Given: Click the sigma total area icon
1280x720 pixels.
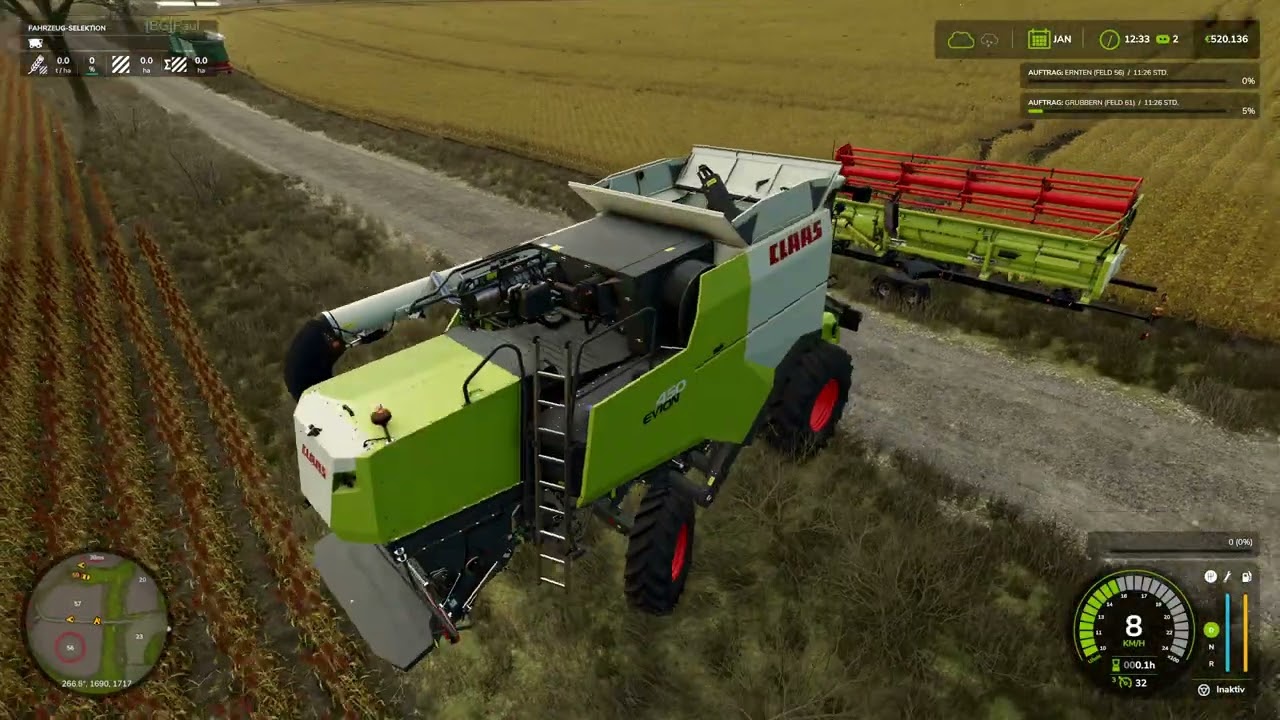Looking at the screenshot, I should [x=175, y=65].
